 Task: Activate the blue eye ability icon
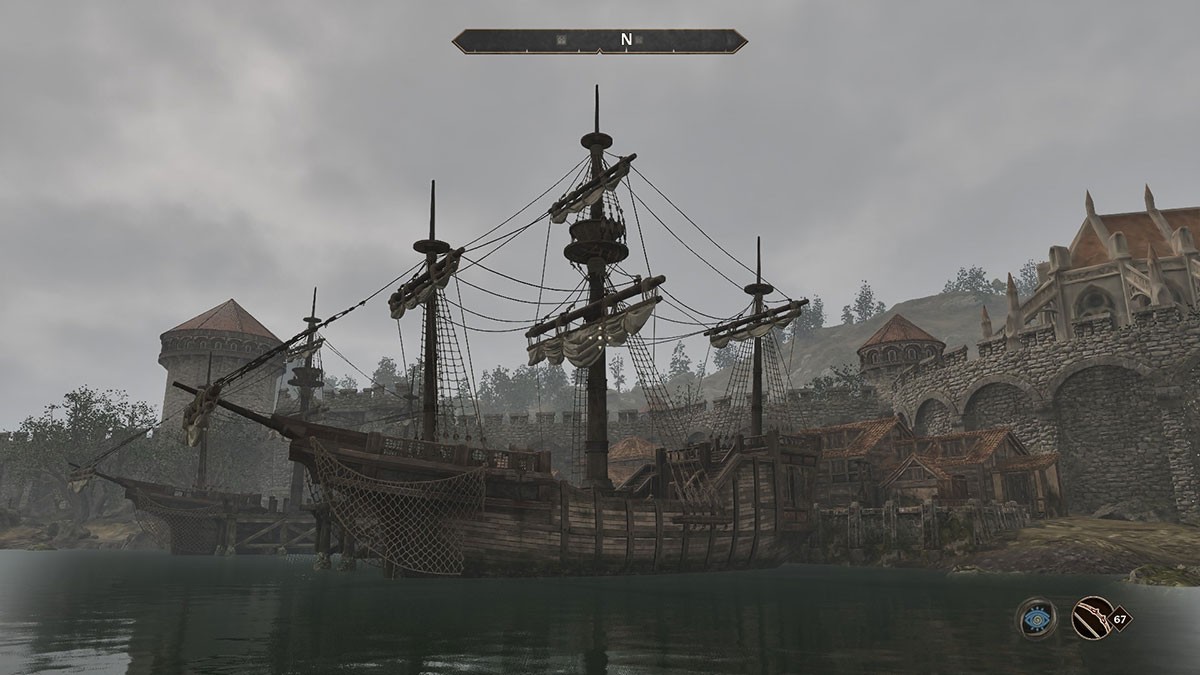(x=1037, y=619)
